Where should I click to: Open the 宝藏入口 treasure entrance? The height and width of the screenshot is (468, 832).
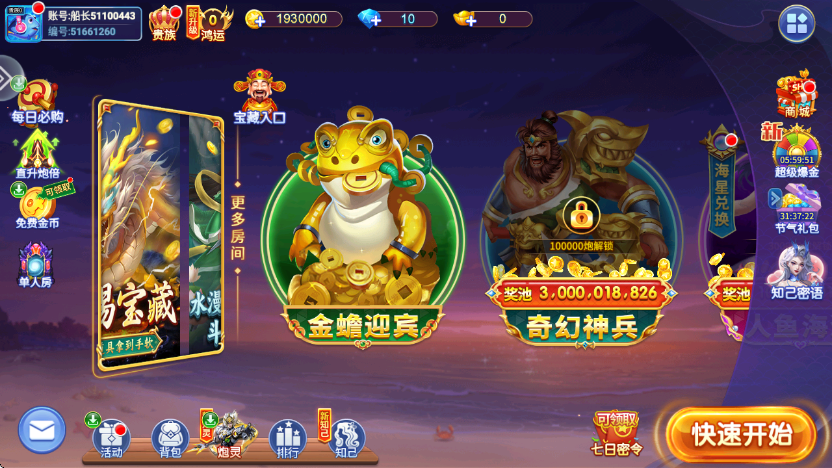[x=259, y=98]
